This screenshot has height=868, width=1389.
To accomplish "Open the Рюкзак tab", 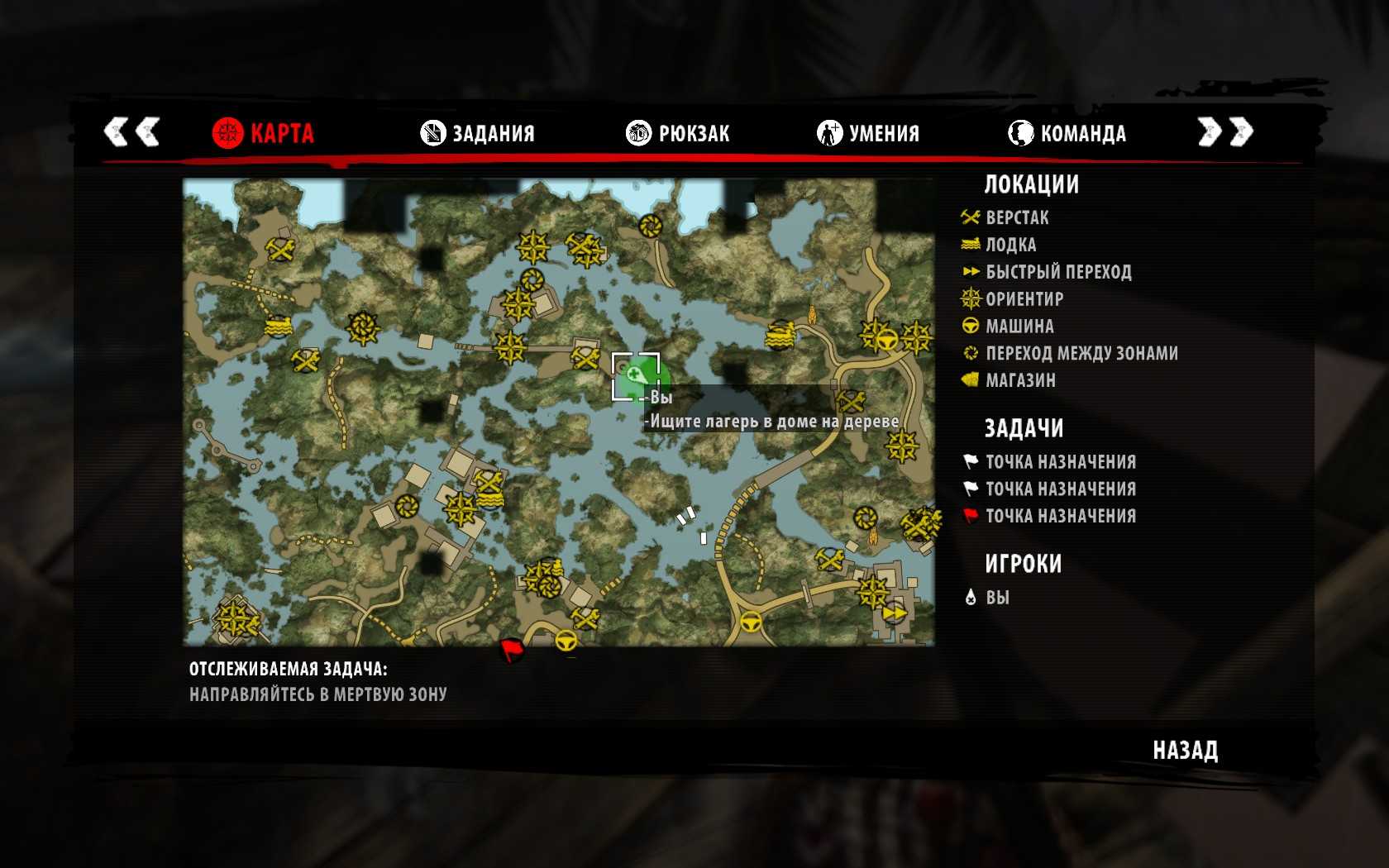I will click(x=678, y=133).
